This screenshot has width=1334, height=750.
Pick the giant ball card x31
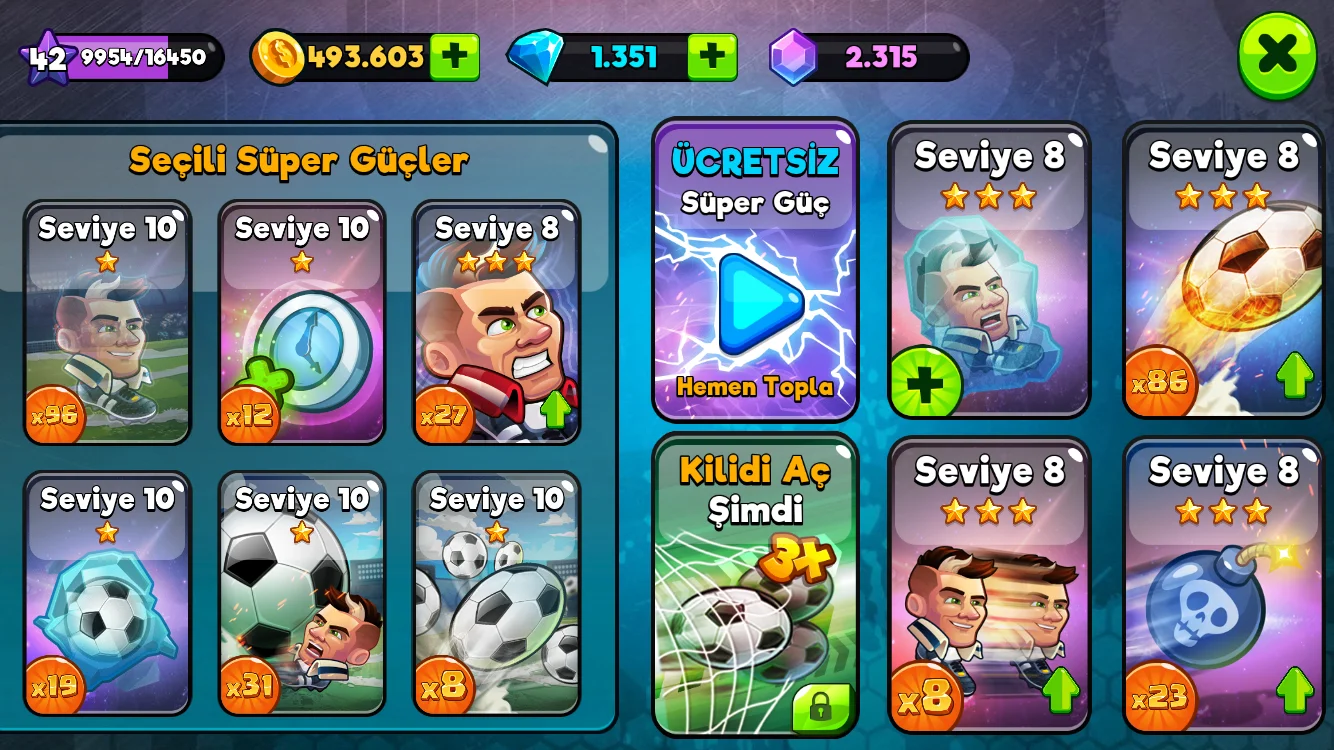click(302, 595)
